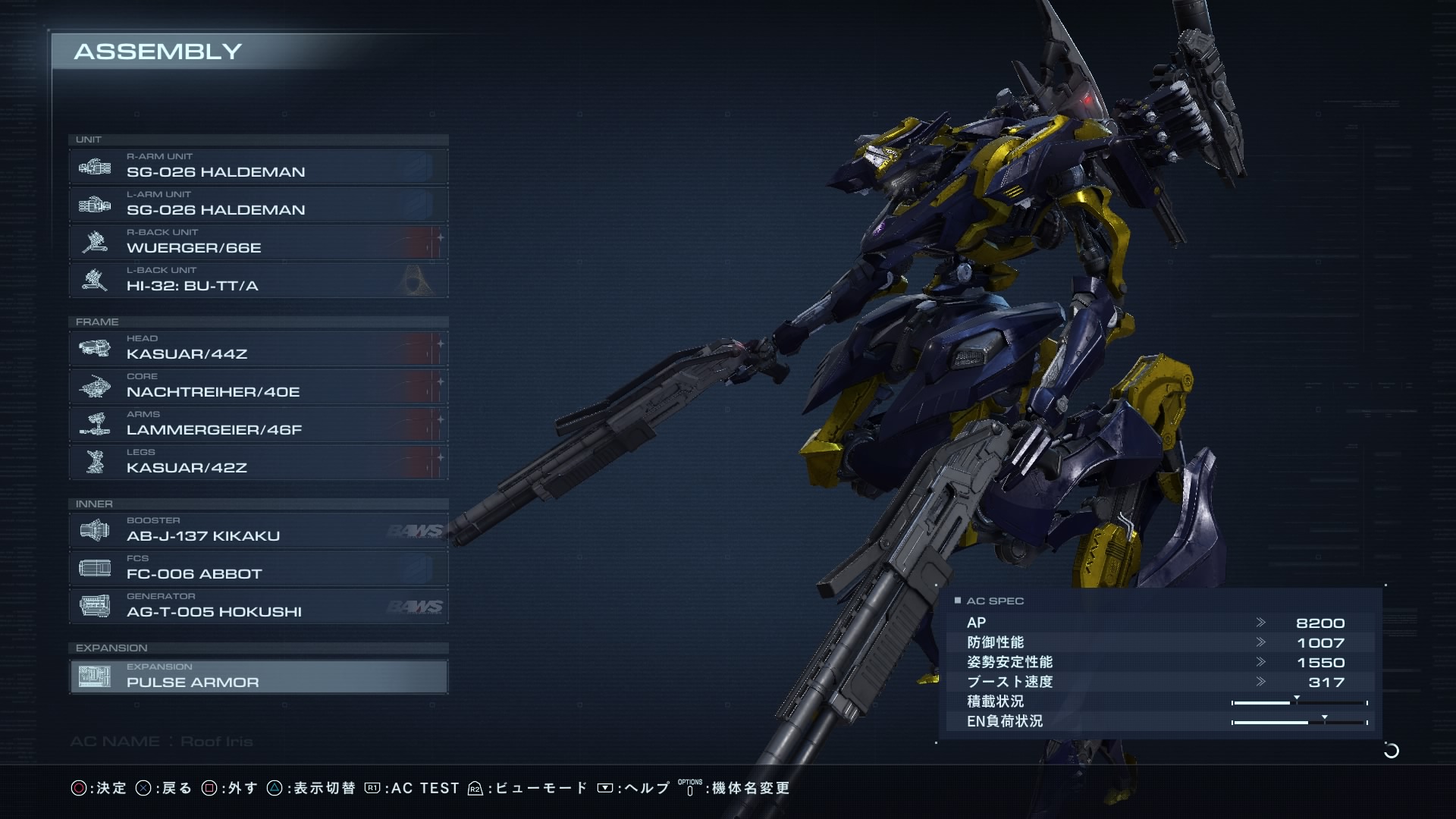Select the FCS slot FC-006 ABBOT

click(x=258, y=569)
